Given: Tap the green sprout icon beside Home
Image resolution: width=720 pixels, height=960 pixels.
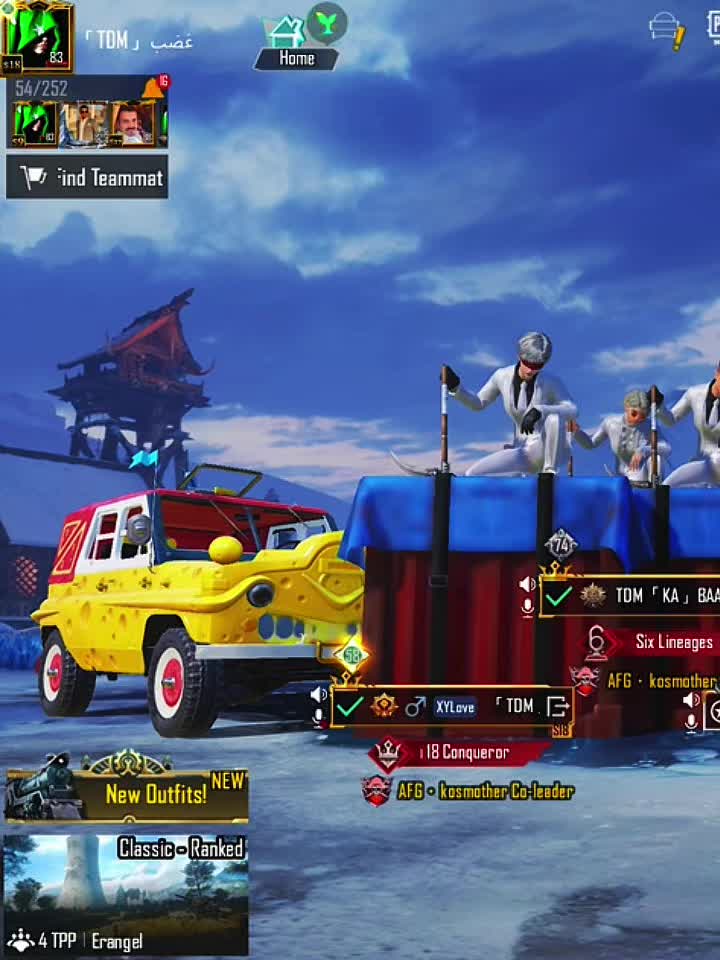Looking at the screenshot, I should point(326,22).
